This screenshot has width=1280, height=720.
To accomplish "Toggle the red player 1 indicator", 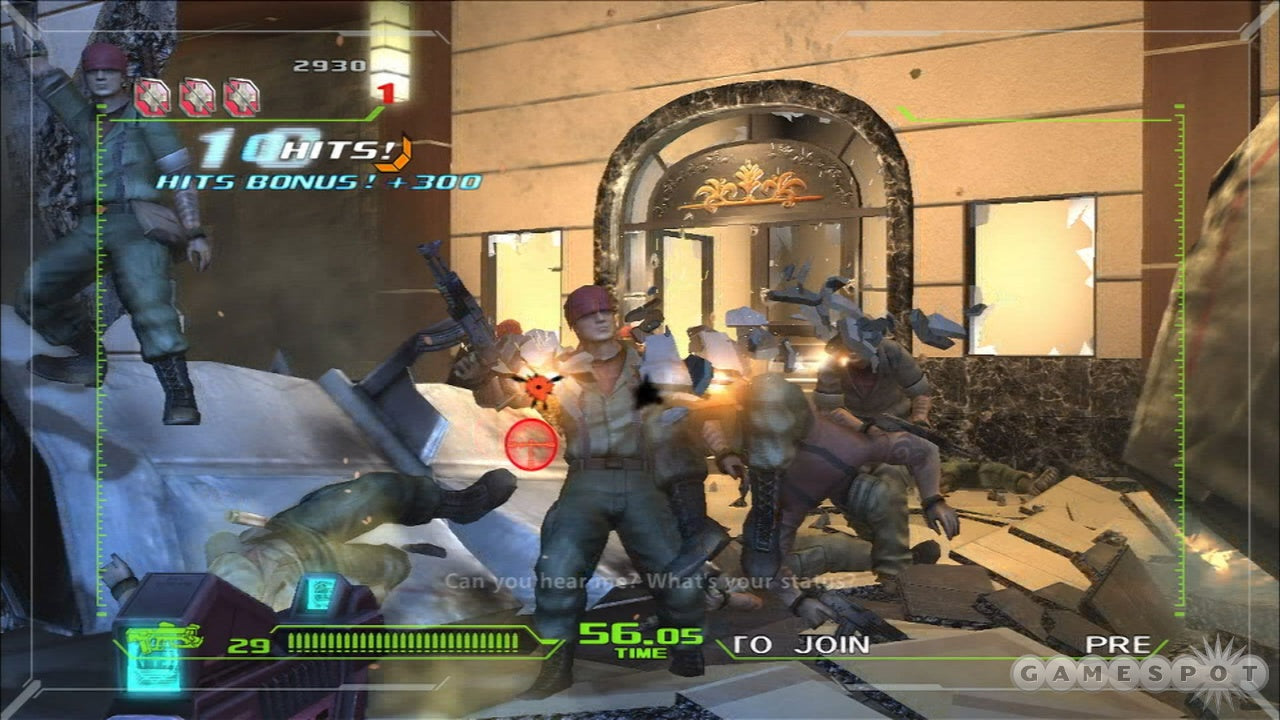I will tap(386, 93).
